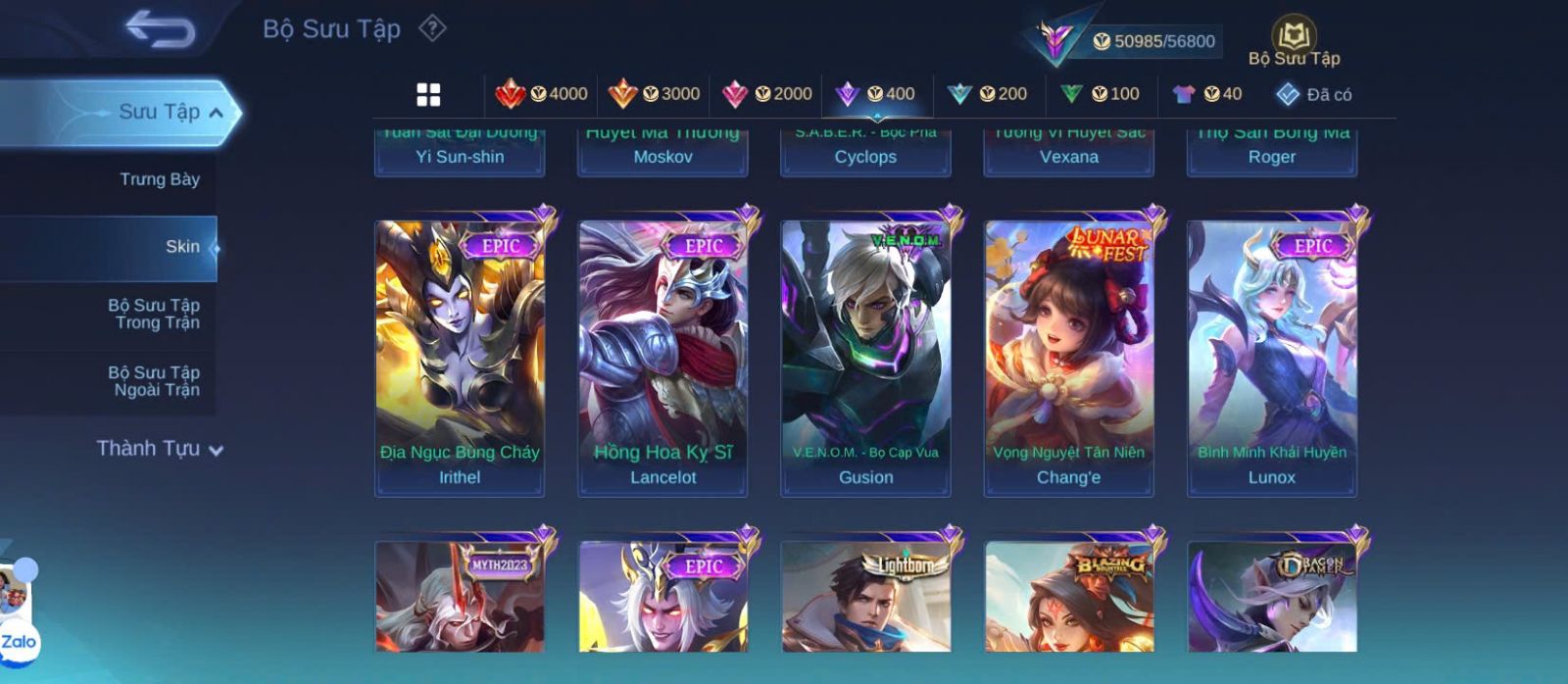Image resolution: width=1568 pixels, height=684 pixels.
Task: Open the Trưng Bày section
Action: (x=159, y=179)
